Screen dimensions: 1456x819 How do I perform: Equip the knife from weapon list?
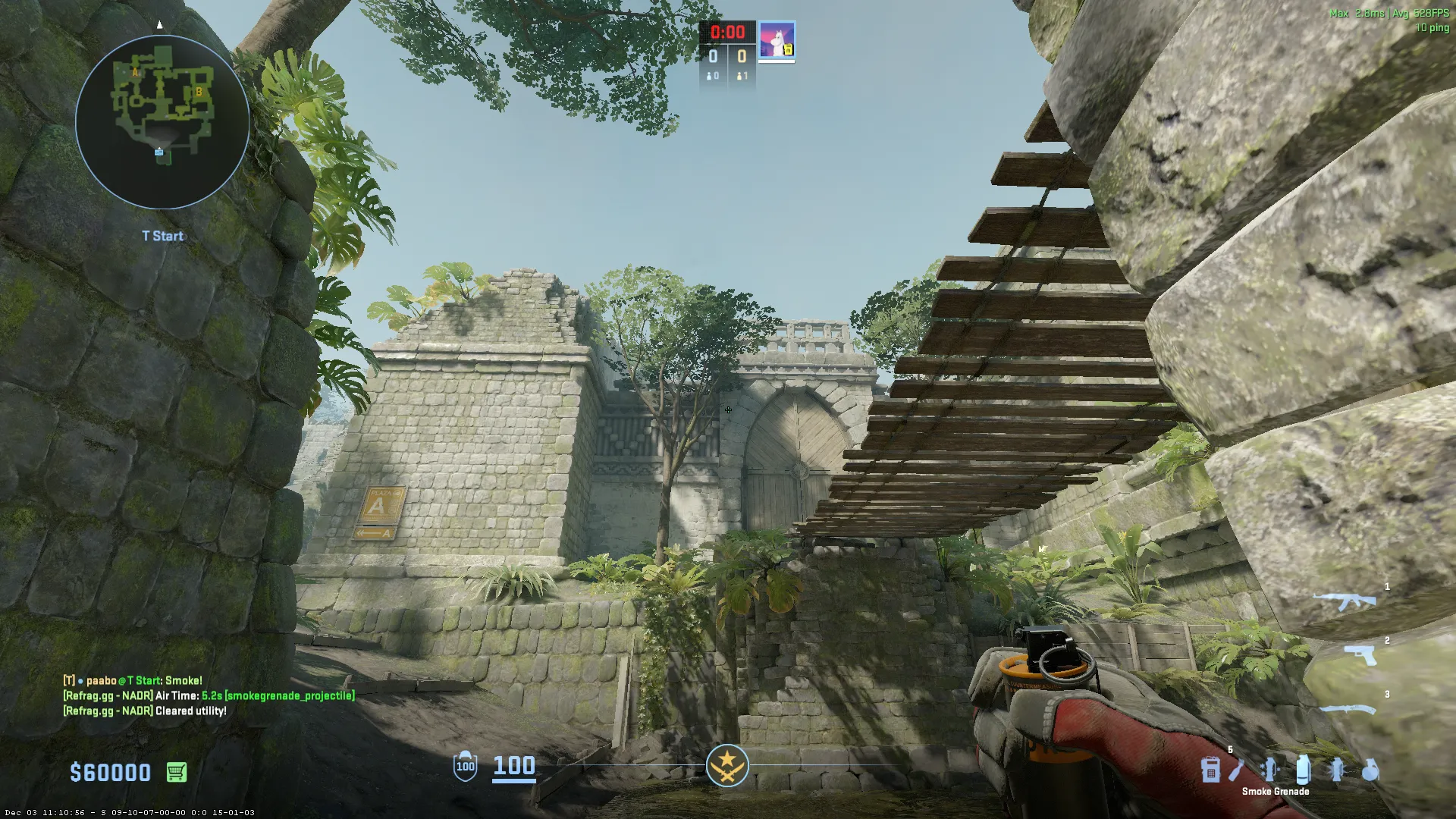click(1348, 710)
